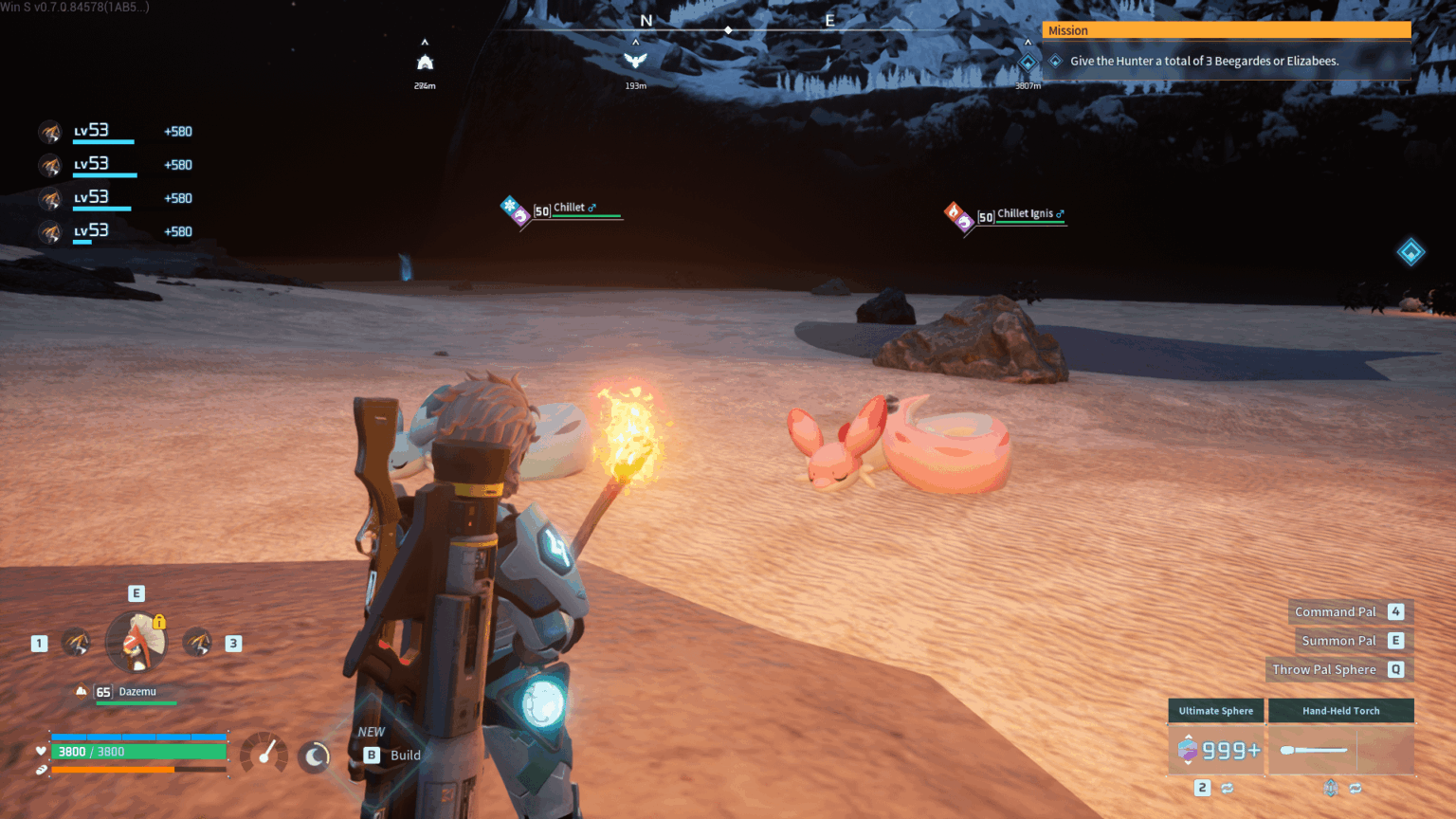Image resolution: width=1456 pixels, height=819 pixels.
Task: Select the Ultimate Sphere slot
Action: 1216,750
